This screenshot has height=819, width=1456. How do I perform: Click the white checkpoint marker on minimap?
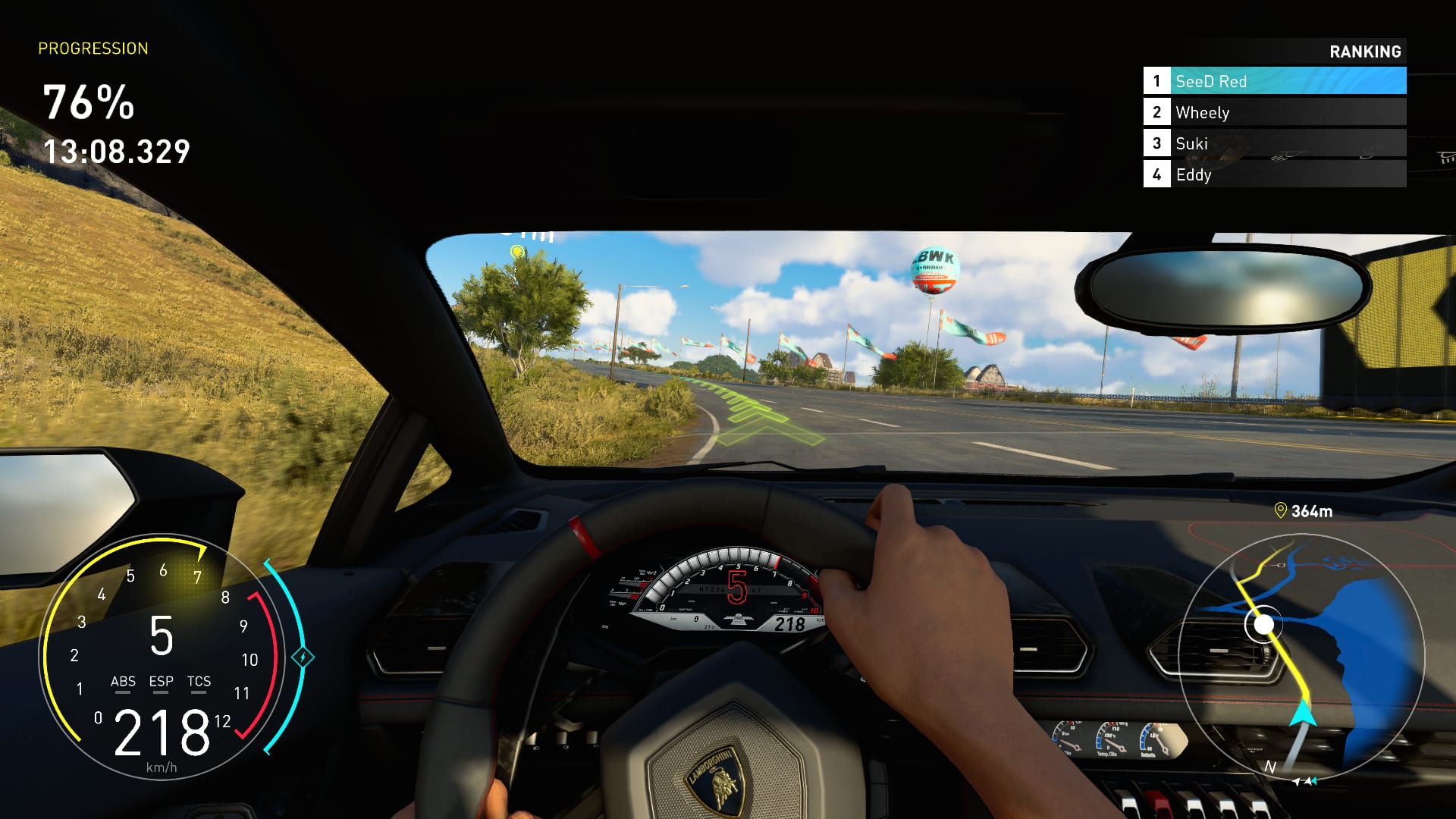1263,625
